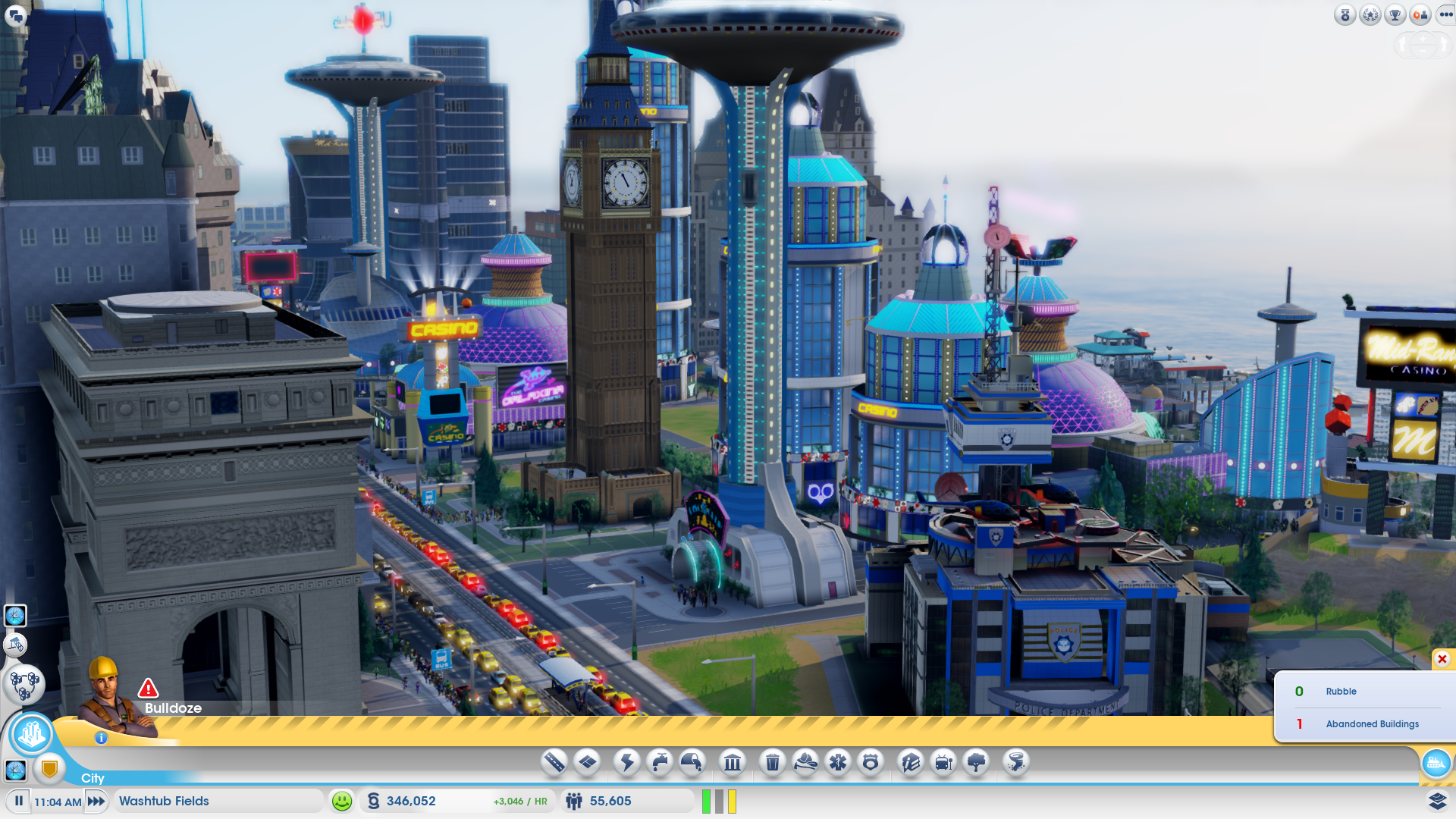Open the Health services menu
Screen dimensions: 1456x819
click(838, 761)
